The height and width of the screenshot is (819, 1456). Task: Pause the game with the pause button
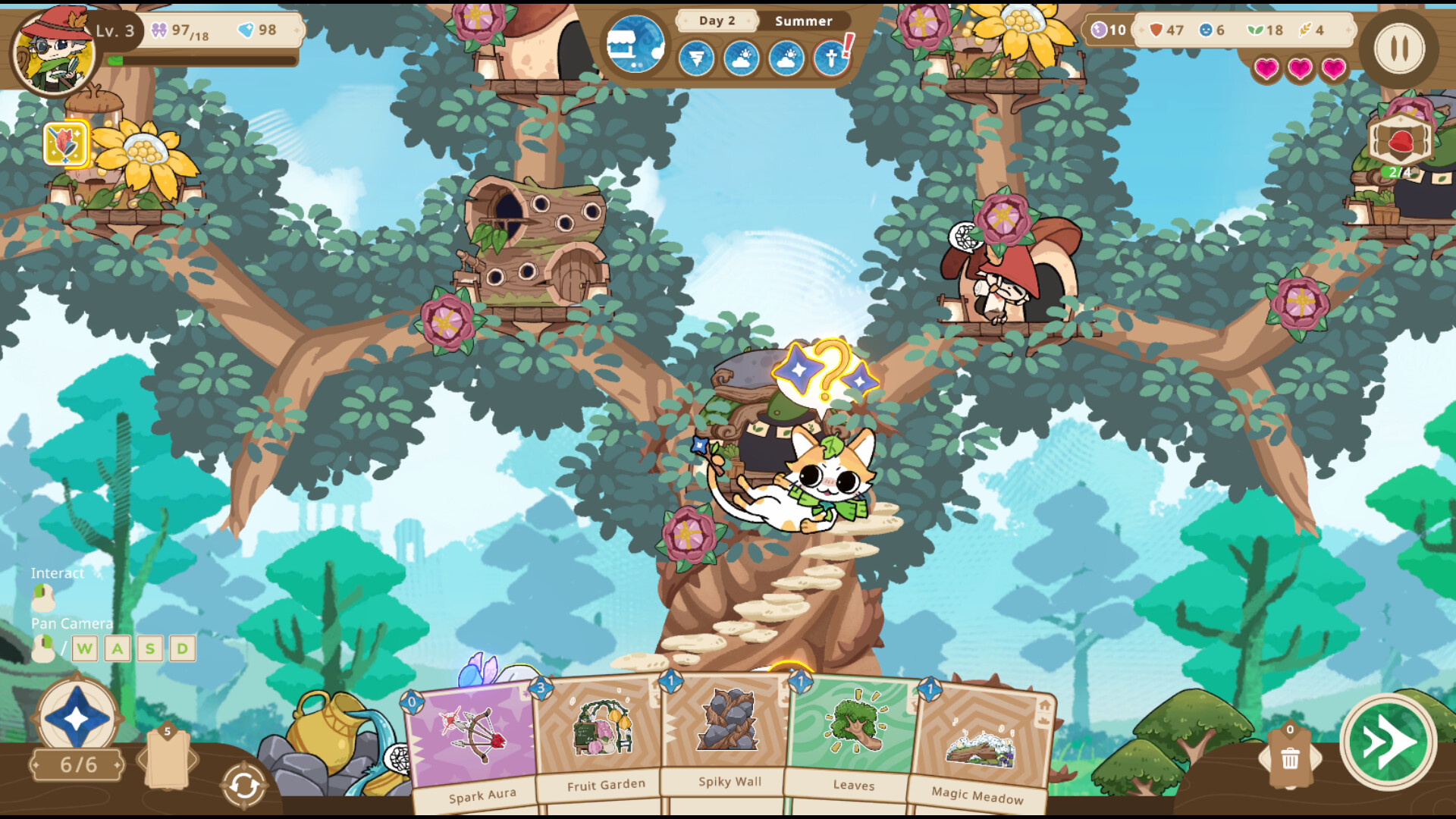[1399, 50]
